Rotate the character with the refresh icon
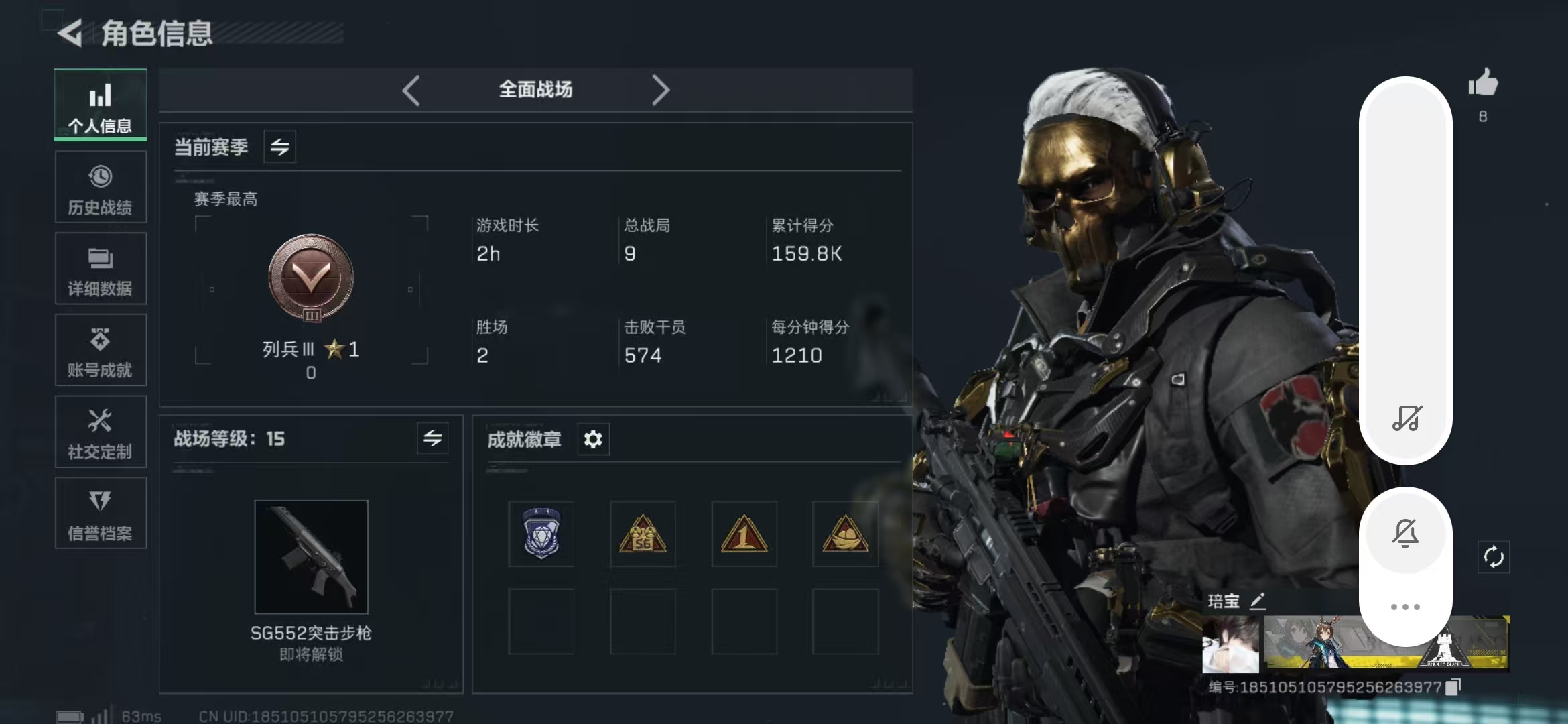 (1494, 557)
